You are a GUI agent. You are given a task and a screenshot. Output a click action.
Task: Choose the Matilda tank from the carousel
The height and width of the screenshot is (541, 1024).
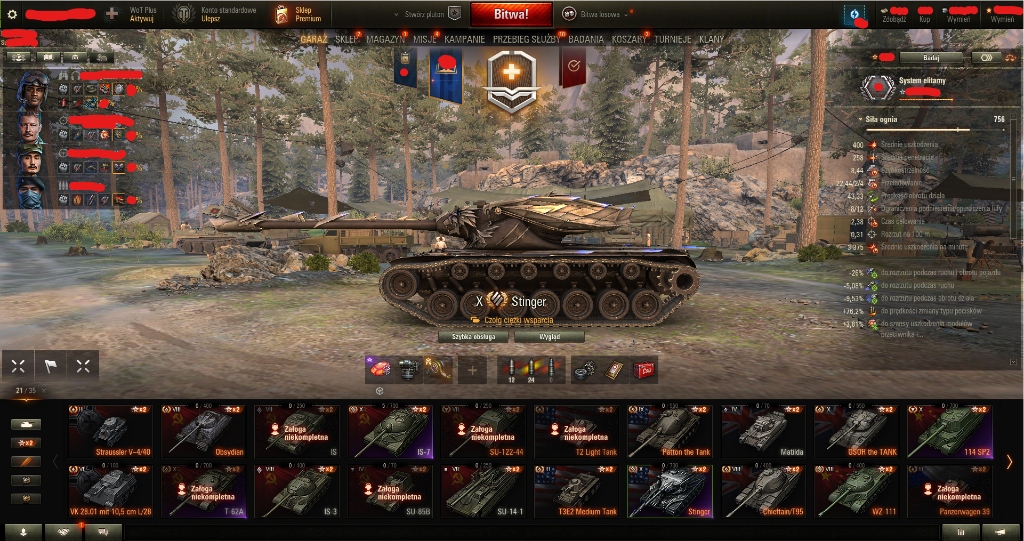point(762,431)
